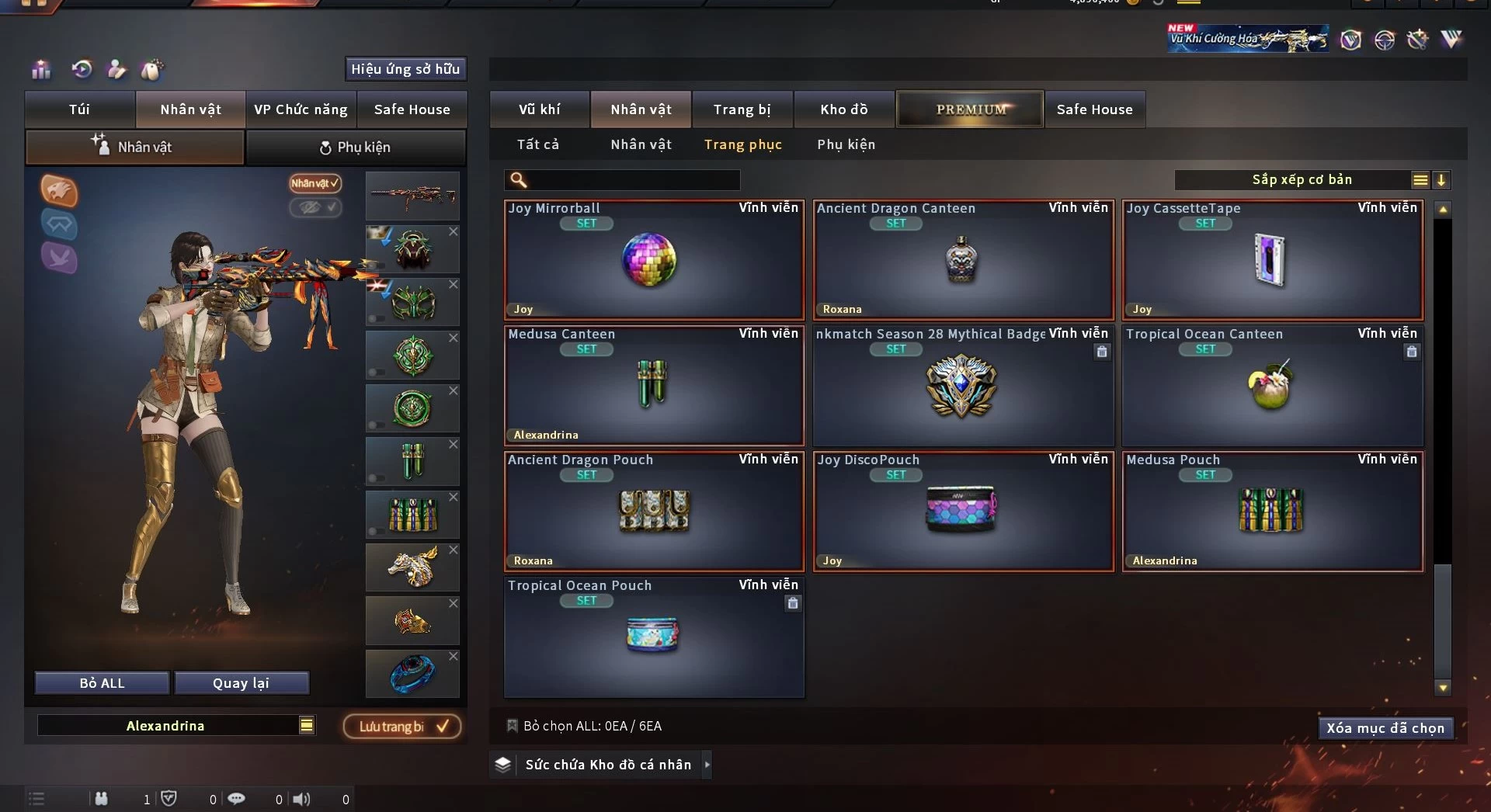Screen dimensions: 1491x812
Task: Select the Joy Mirrorball item
Action: (x=653, y=260)
